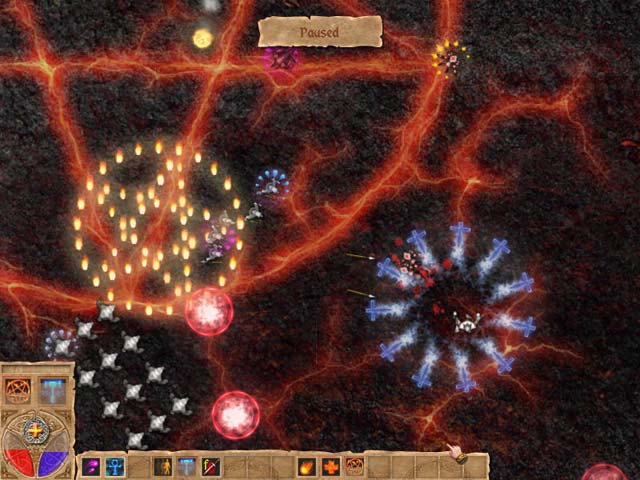640x480 pixels.
Task: Choose the red slash spell icon
Action: pos(211,466)
